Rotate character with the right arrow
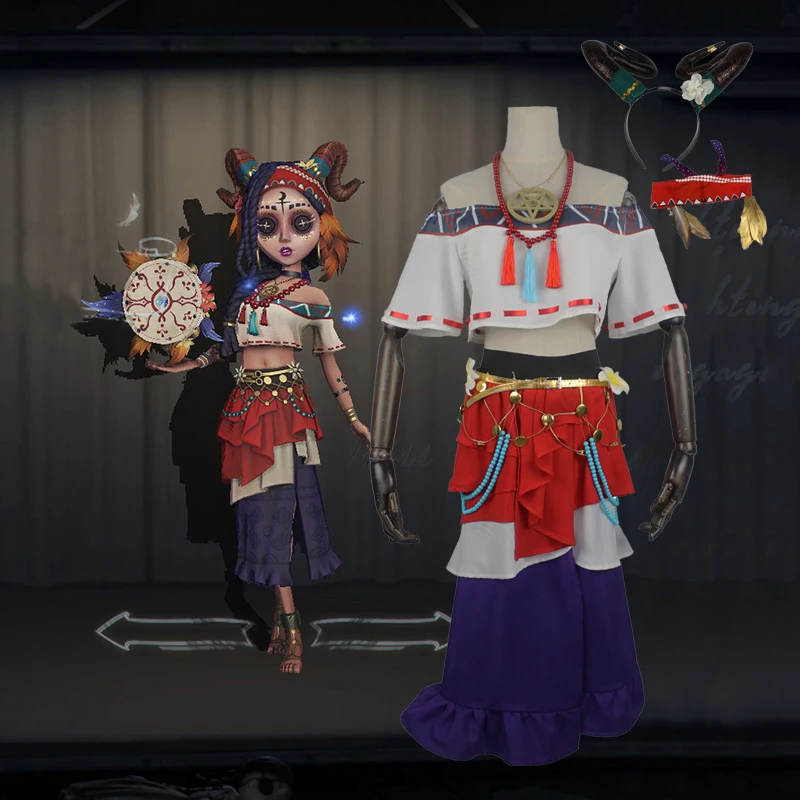The width and height of the screenshot is (800, 800). pos(380,631)
